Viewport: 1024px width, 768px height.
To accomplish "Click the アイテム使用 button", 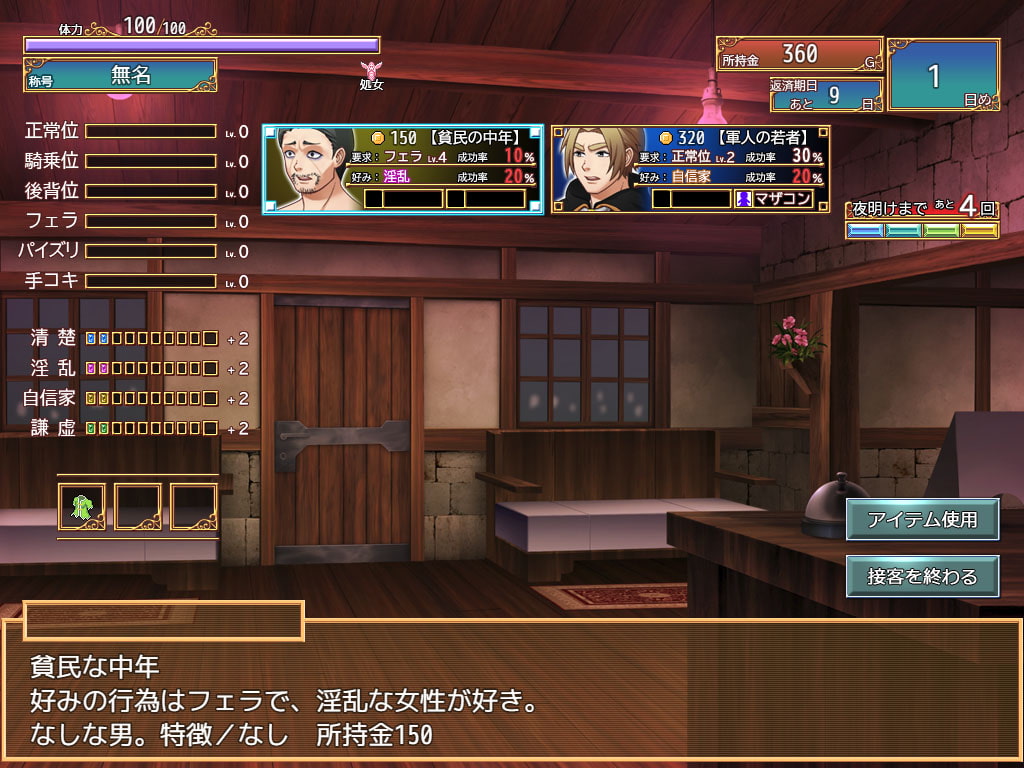I will [x=921, y=520].
